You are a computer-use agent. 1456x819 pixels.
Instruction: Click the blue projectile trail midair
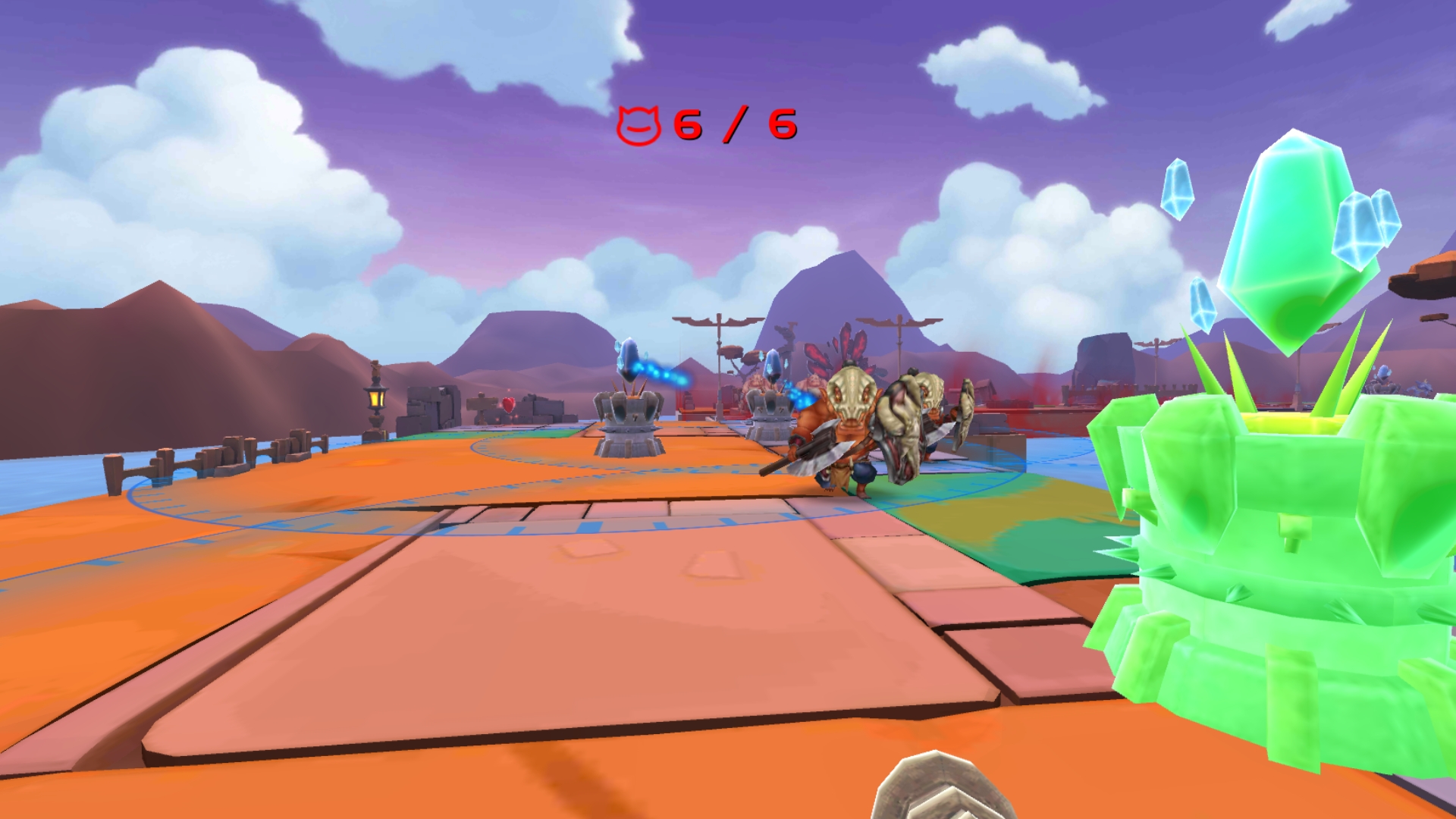tap(660, 370)
